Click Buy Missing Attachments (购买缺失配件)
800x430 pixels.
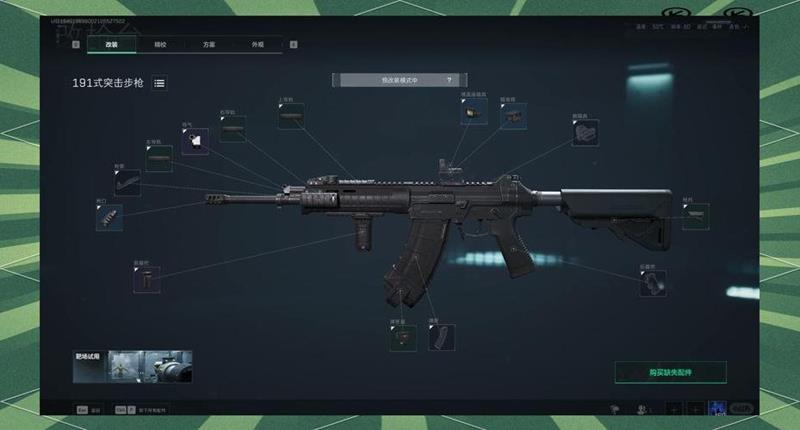tap(670, 372)
